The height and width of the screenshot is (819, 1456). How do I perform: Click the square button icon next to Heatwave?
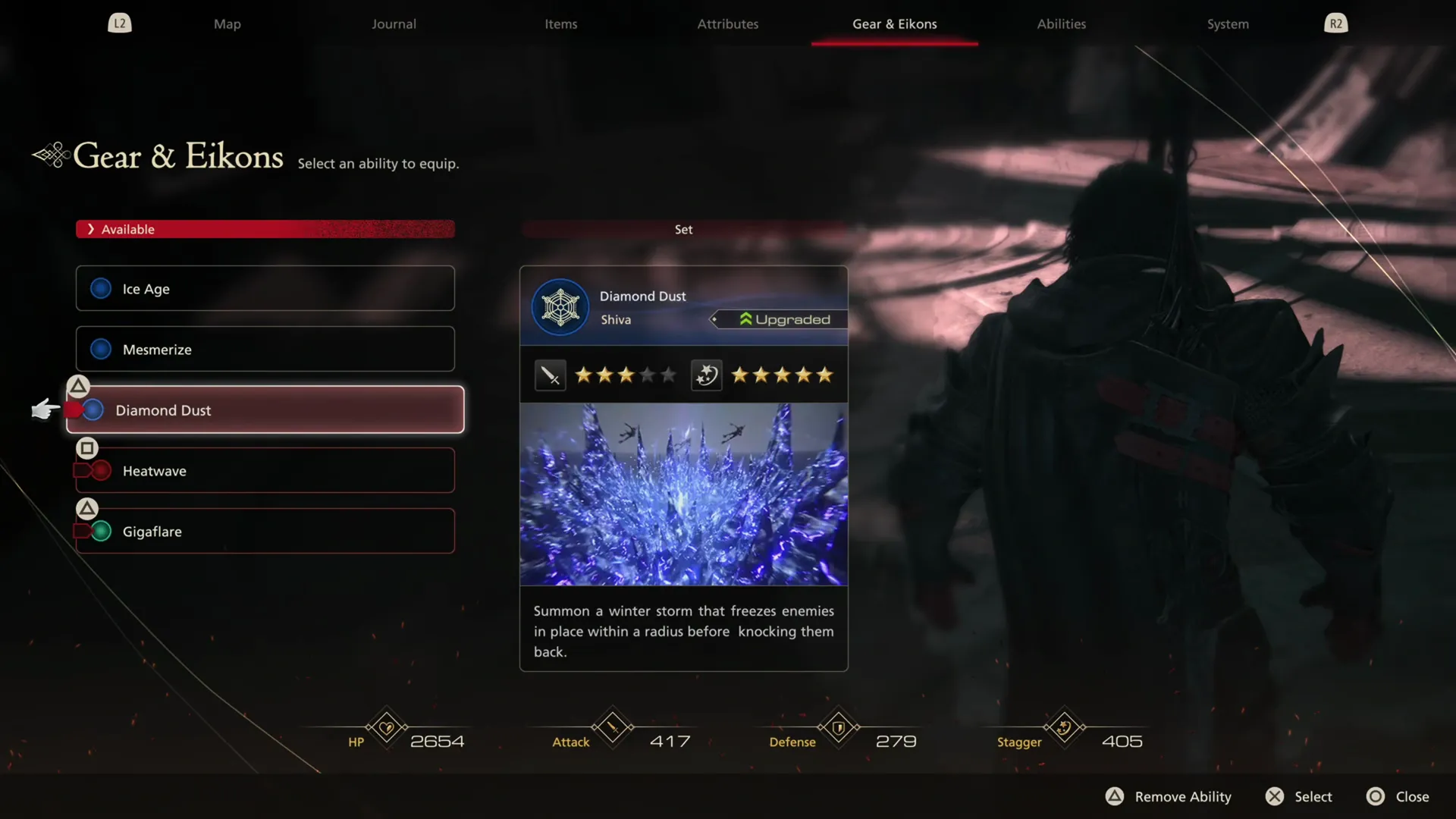click(86, 448)
